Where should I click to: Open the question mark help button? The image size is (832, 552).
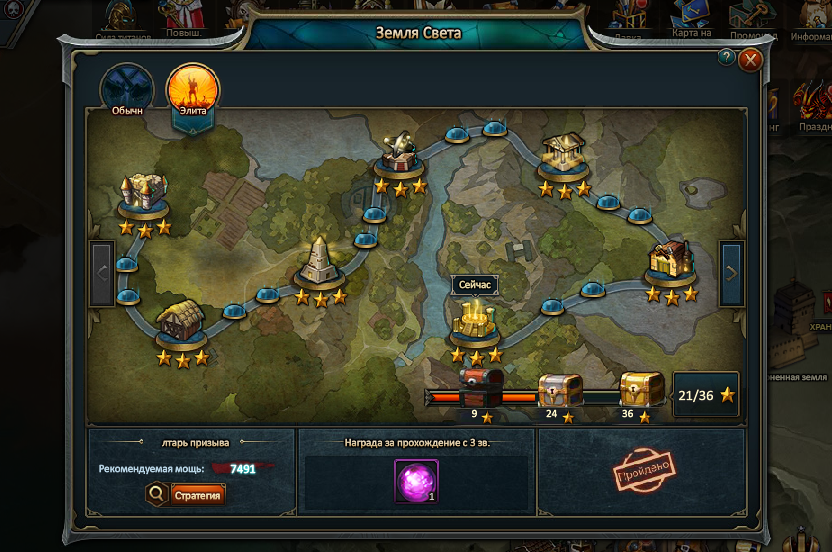click(727, 57)
